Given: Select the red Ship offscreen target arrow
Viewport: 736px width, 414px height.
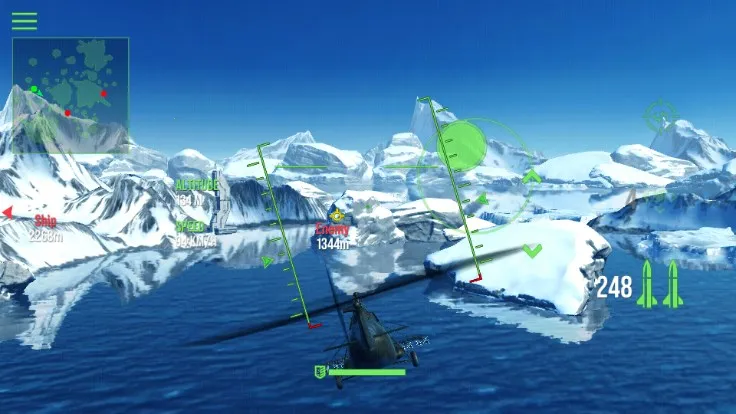Looking at the screenshot, I should point(7,212).
